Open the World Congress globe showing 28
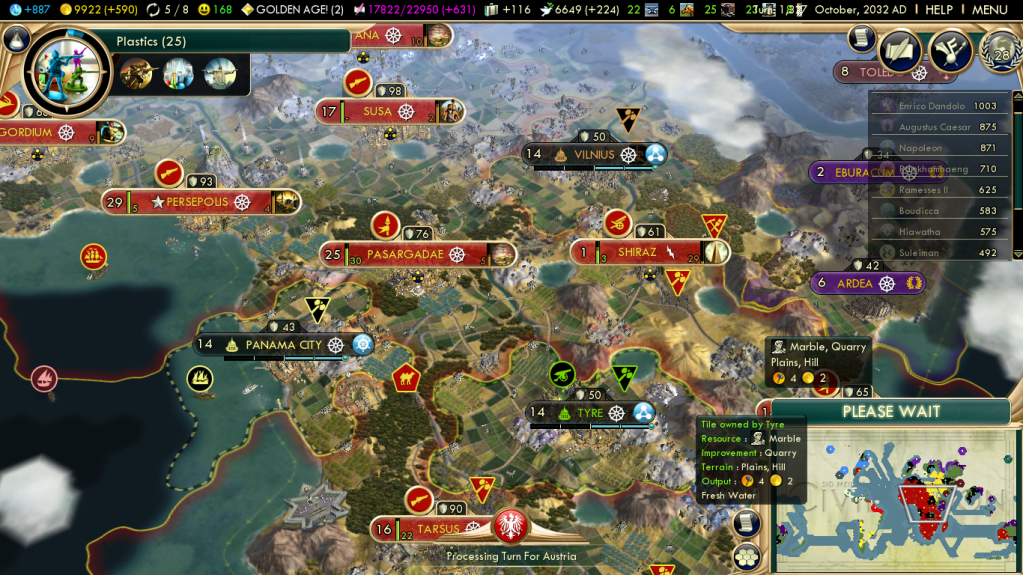The width and height of the screenshot is (1023, 575). click(1000, 51)
